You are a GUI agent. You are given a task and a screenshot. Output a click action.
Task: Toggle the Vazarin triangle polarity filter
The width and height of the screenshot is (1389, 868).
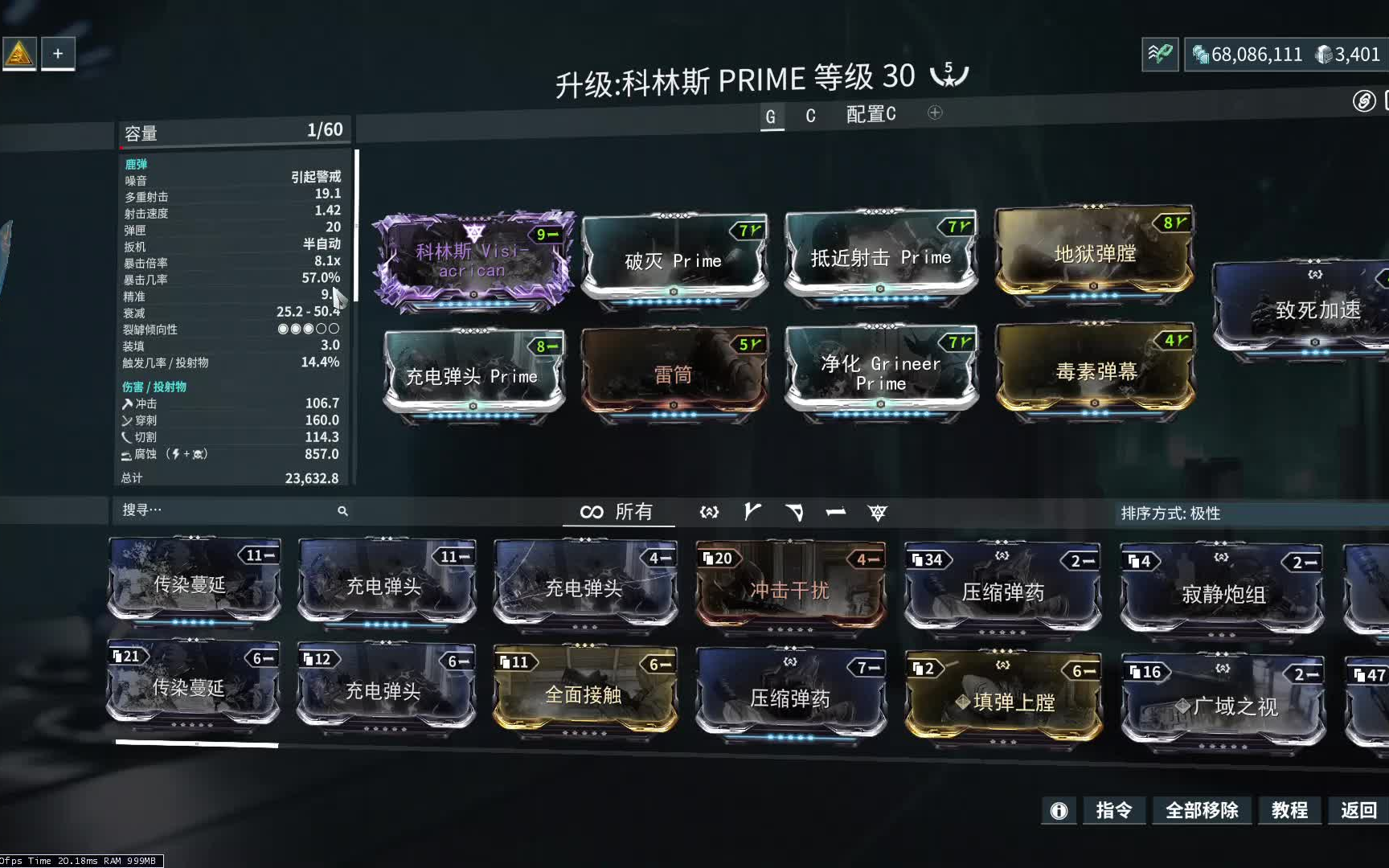point(797,512)
